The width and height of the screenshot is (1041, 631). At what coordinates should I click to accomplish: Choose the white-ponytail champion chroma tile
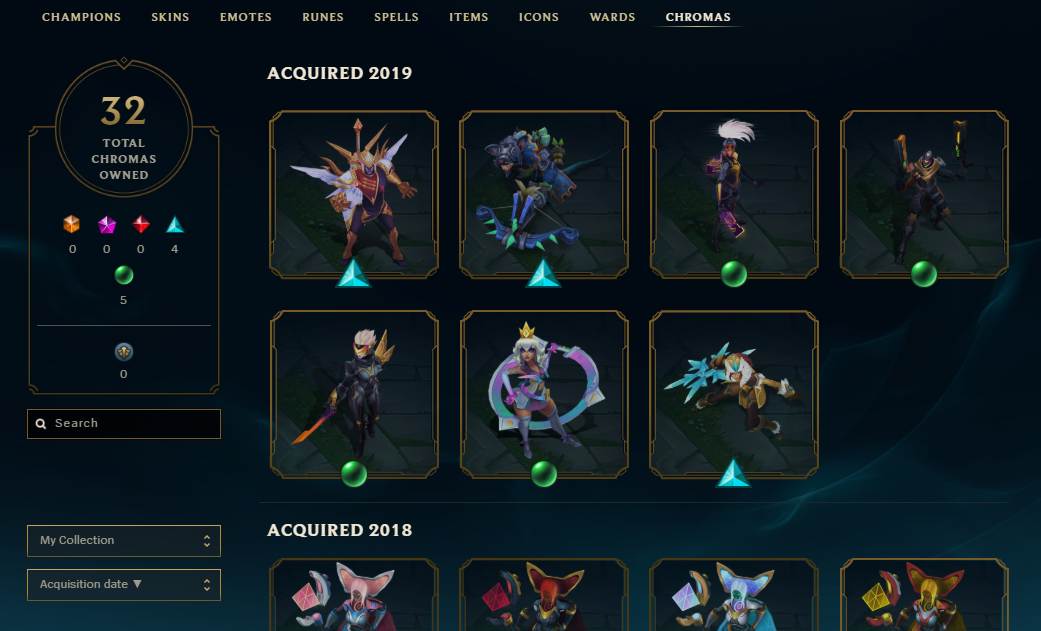734,193
